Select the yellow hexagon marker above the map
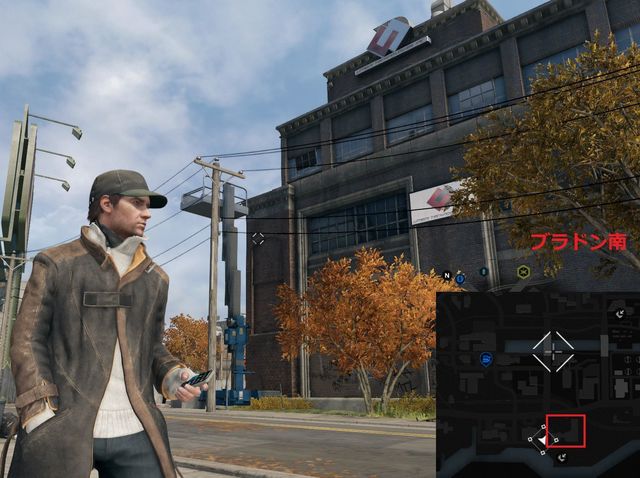 click(523, 271)
